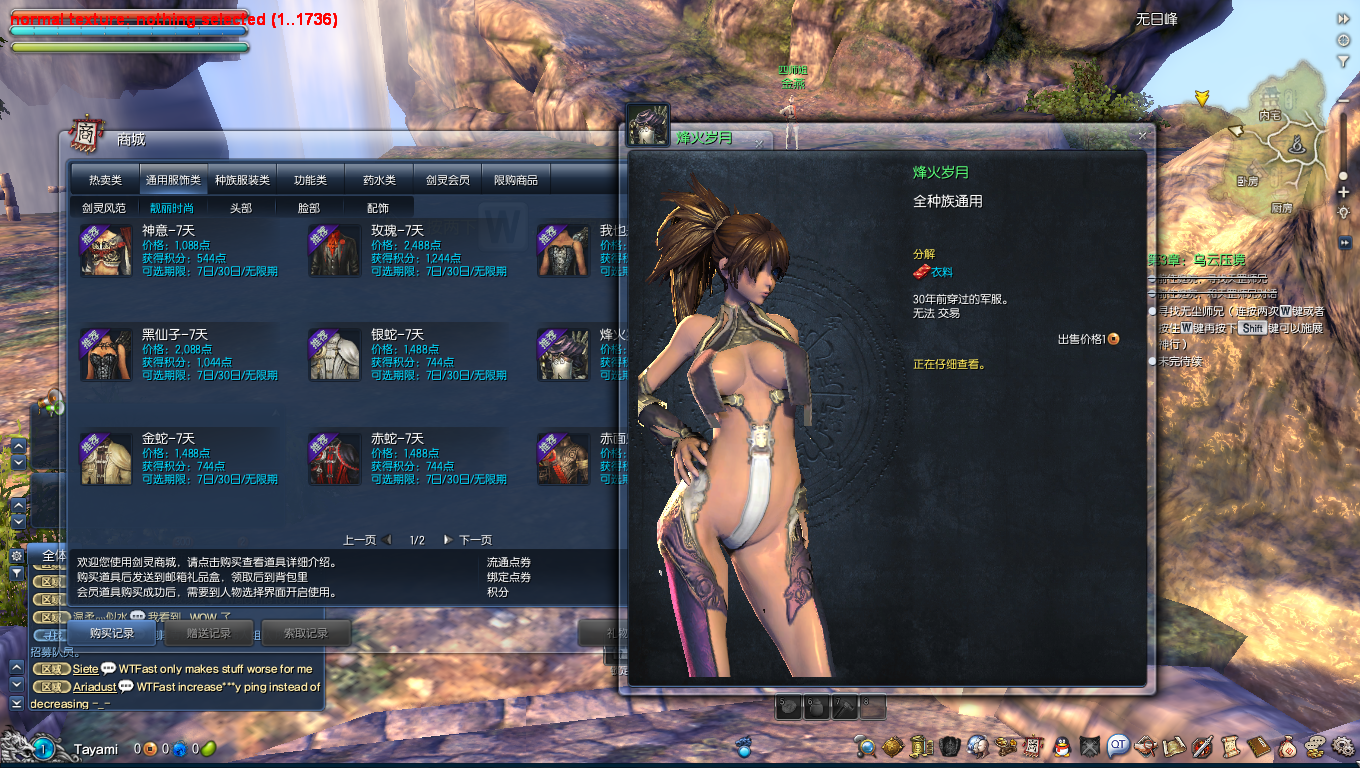Choose the 剑灵风范 sub-category
The width and height of the screenshot is (1360, 768).
[x=104, y=208]
